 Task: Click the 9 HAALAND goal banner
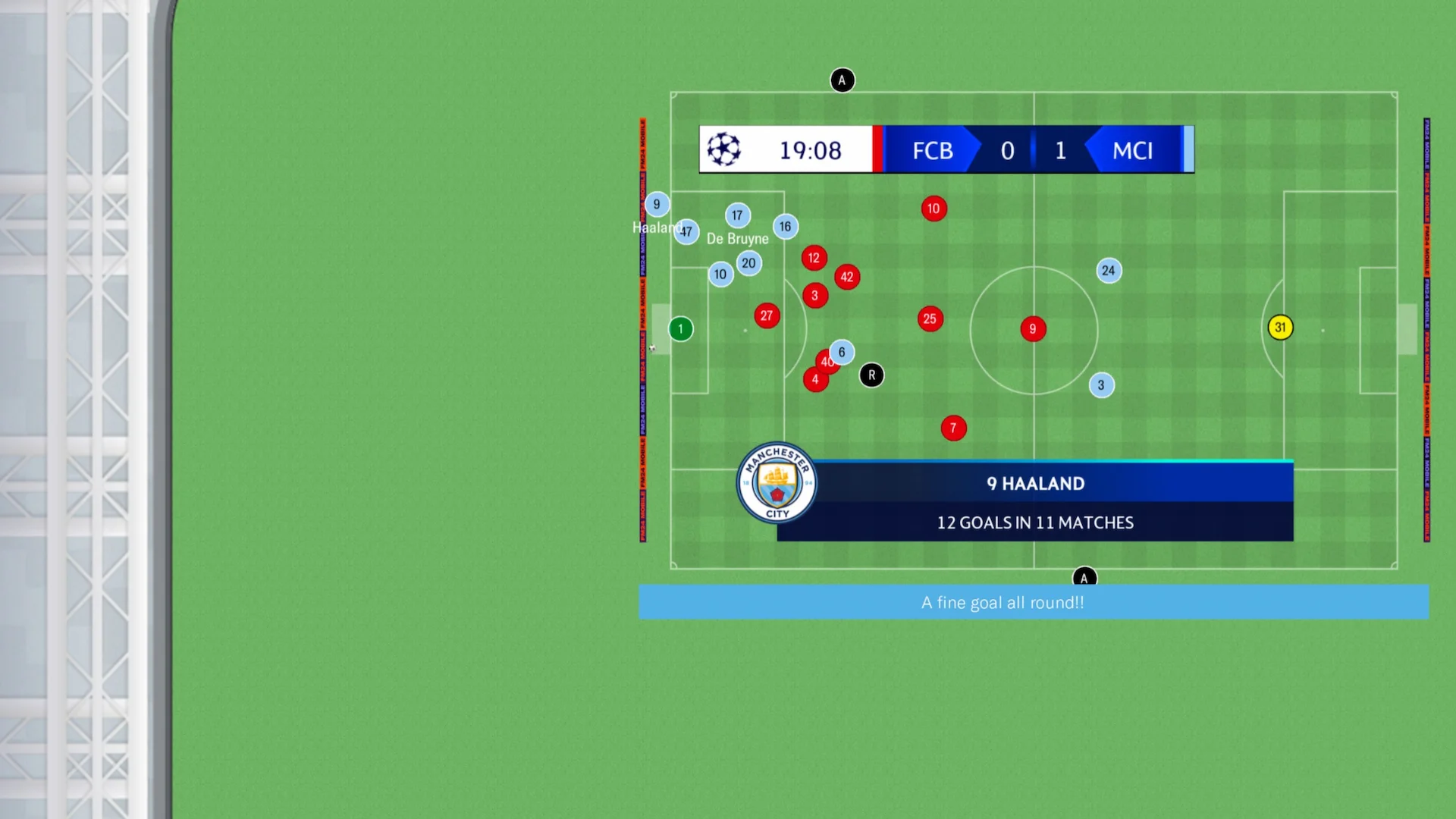pos(1034,483)
